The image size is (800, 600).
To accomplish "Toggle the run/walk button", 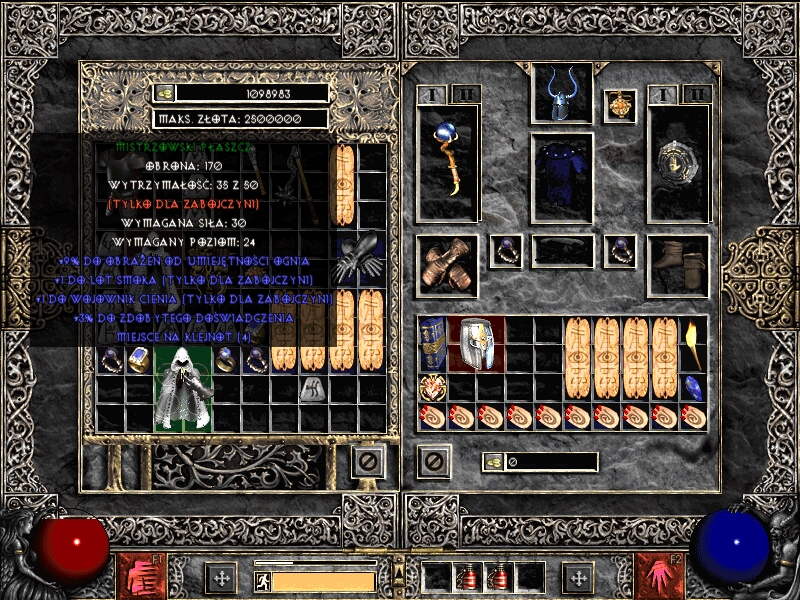I will coord(261,581).
